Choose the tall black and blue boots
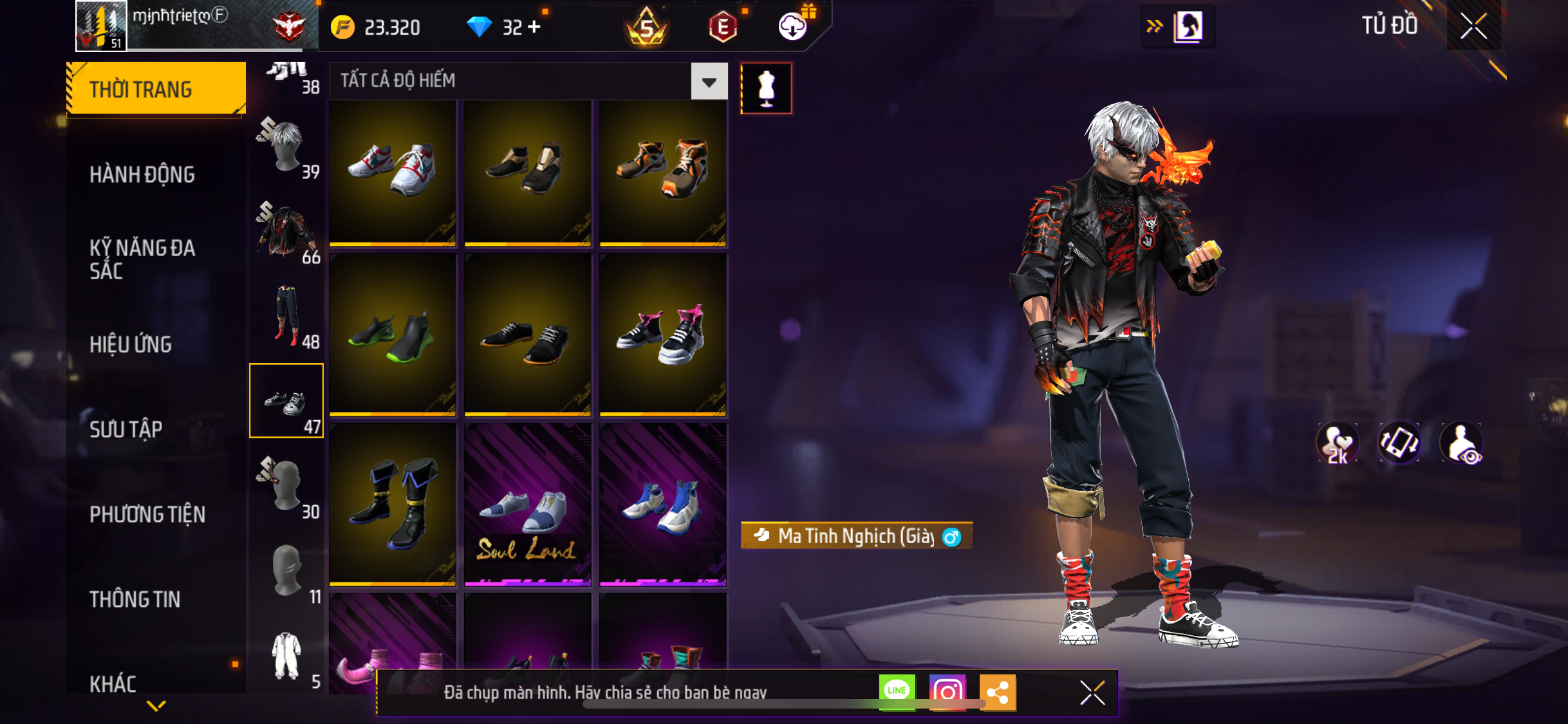1568x724 pixels. (x=393, y=505)
